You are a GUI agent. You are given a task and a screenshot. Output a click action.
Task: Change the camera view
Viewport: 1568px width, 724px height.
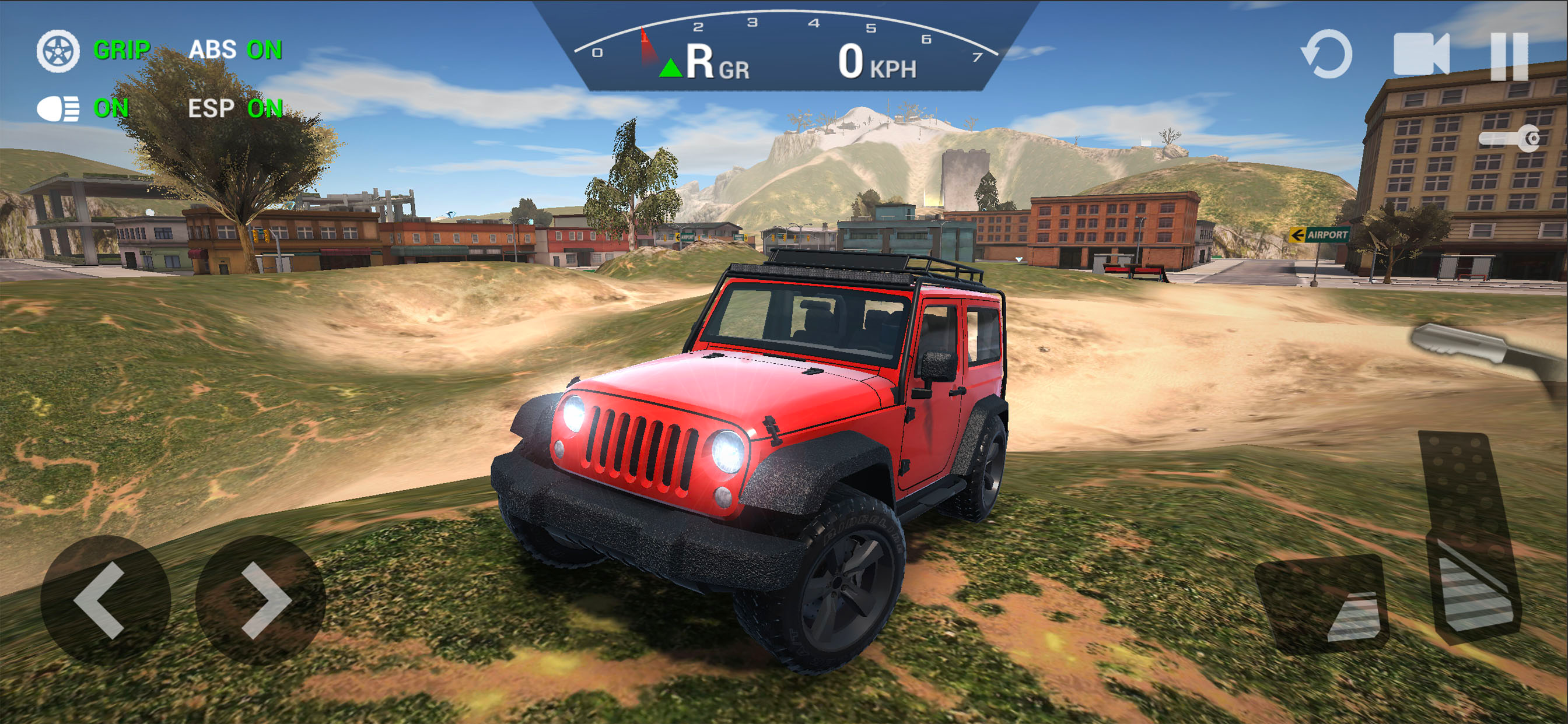[x=1420, y=55]
